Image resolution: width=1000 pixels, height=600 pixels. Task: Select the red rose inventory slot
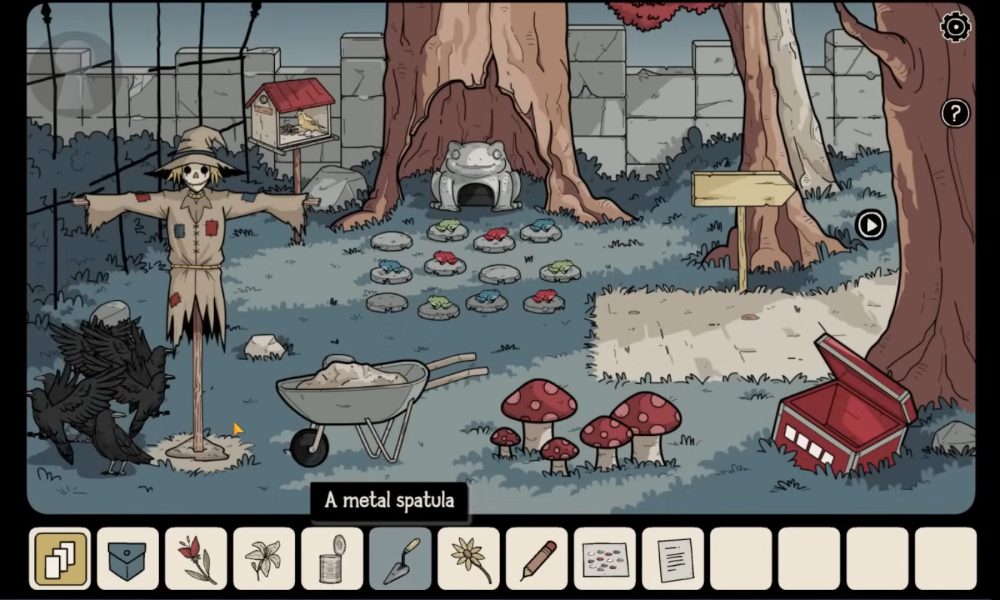[196, 558]
